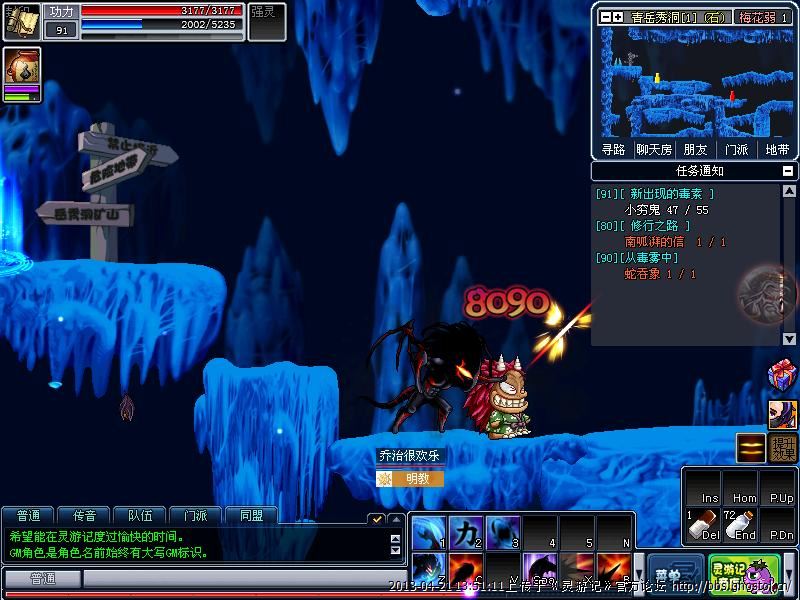The width and height of the screenshot is (800, 600).
Task: Open the 地带 zone button
Action: (x=777, y=150)
